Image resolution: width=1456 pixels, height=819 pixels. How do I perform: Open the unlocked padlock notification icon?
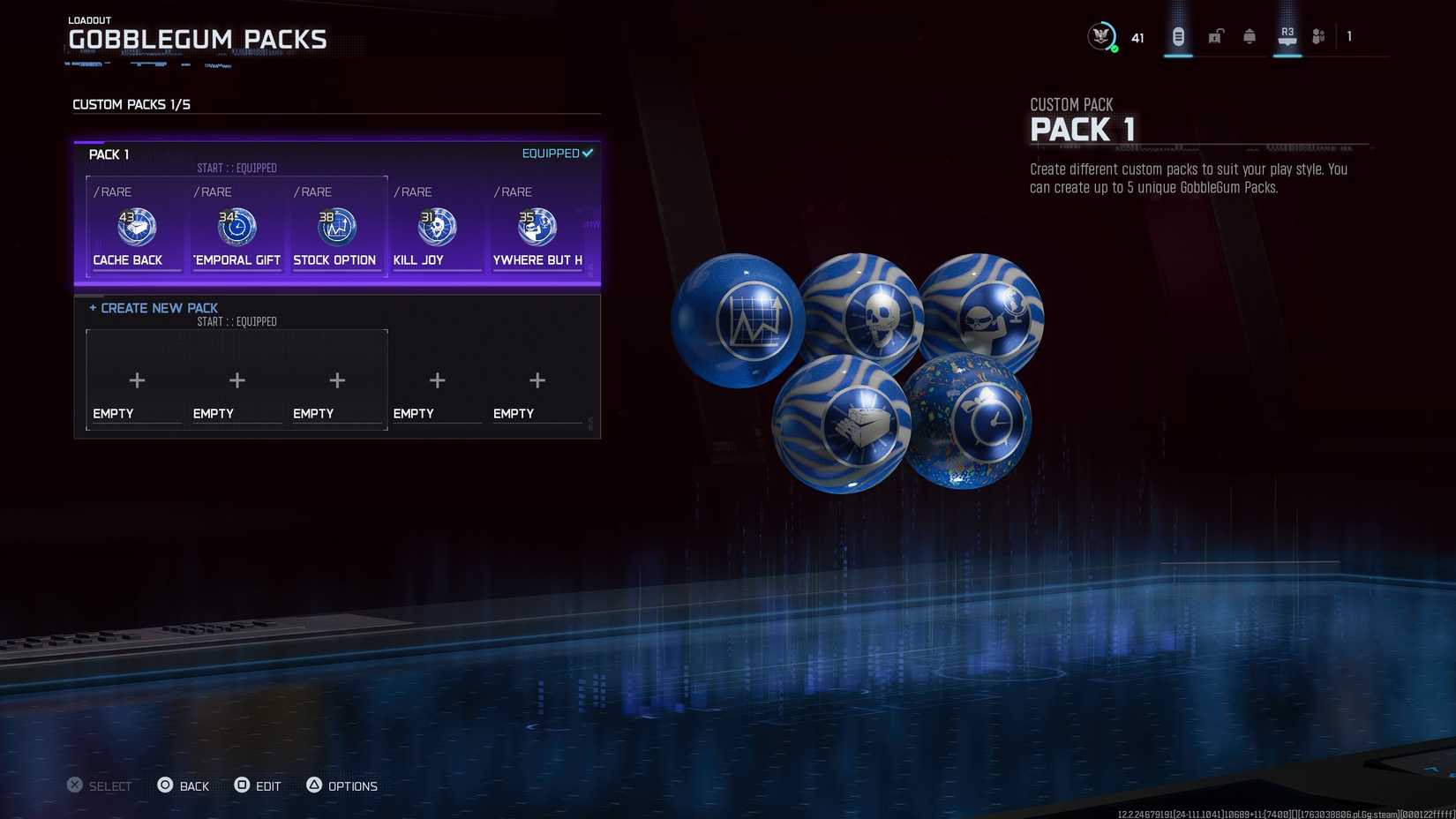tap(1214, 35)
